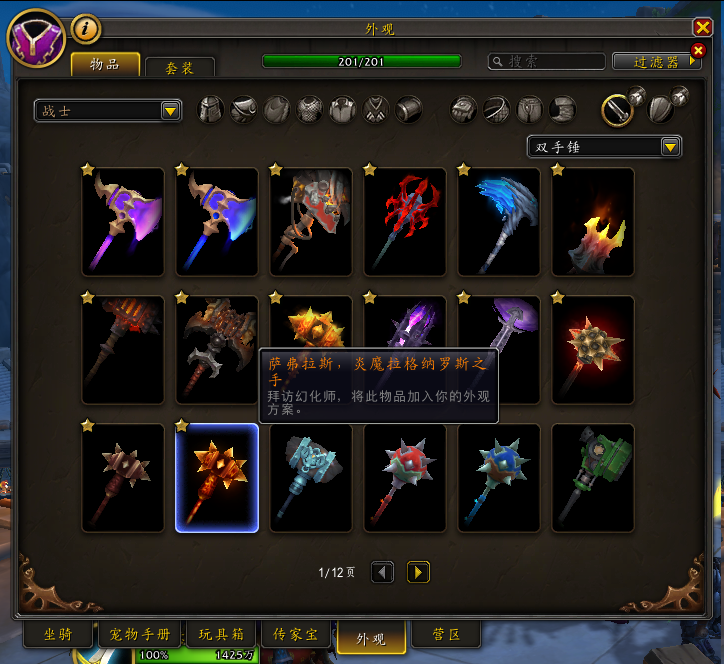Image resolution: width=724 pixels, height=664 pixels.
Task: Go to the previous appearance page
Action: coord(382,572)
